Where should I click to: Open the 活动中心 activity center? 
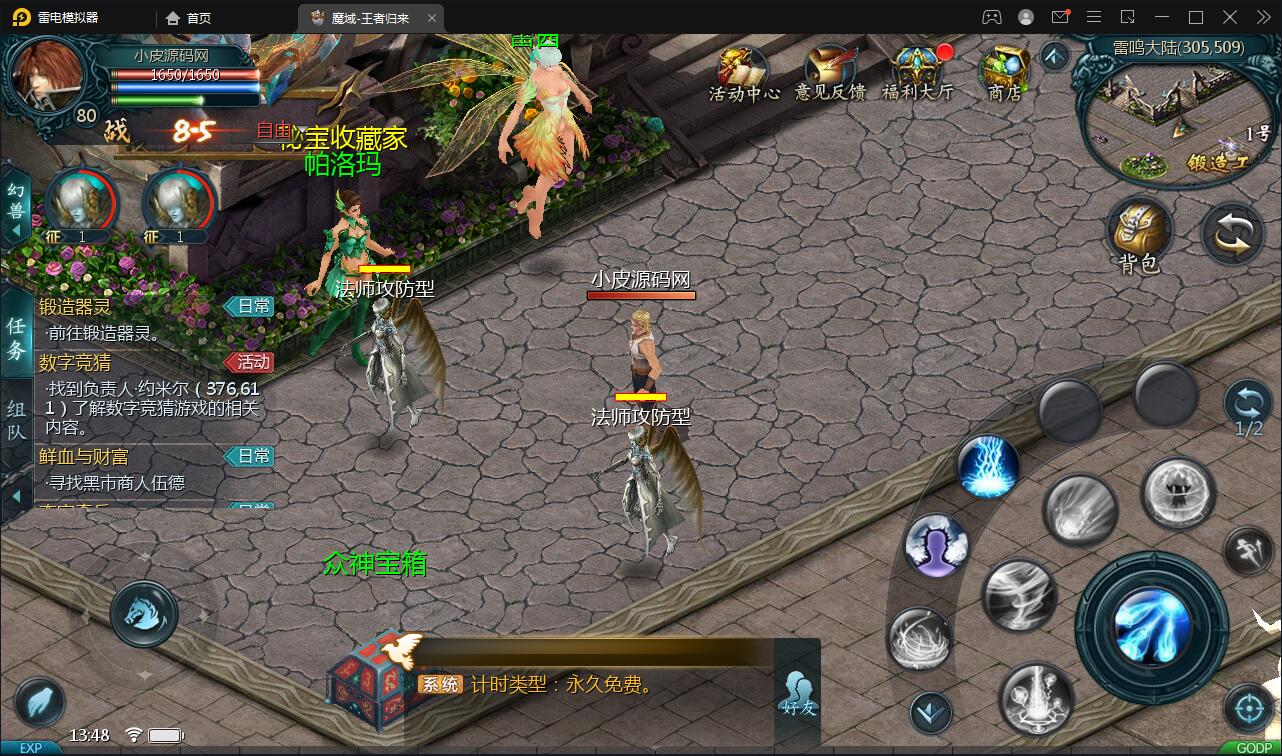(744, 73)
